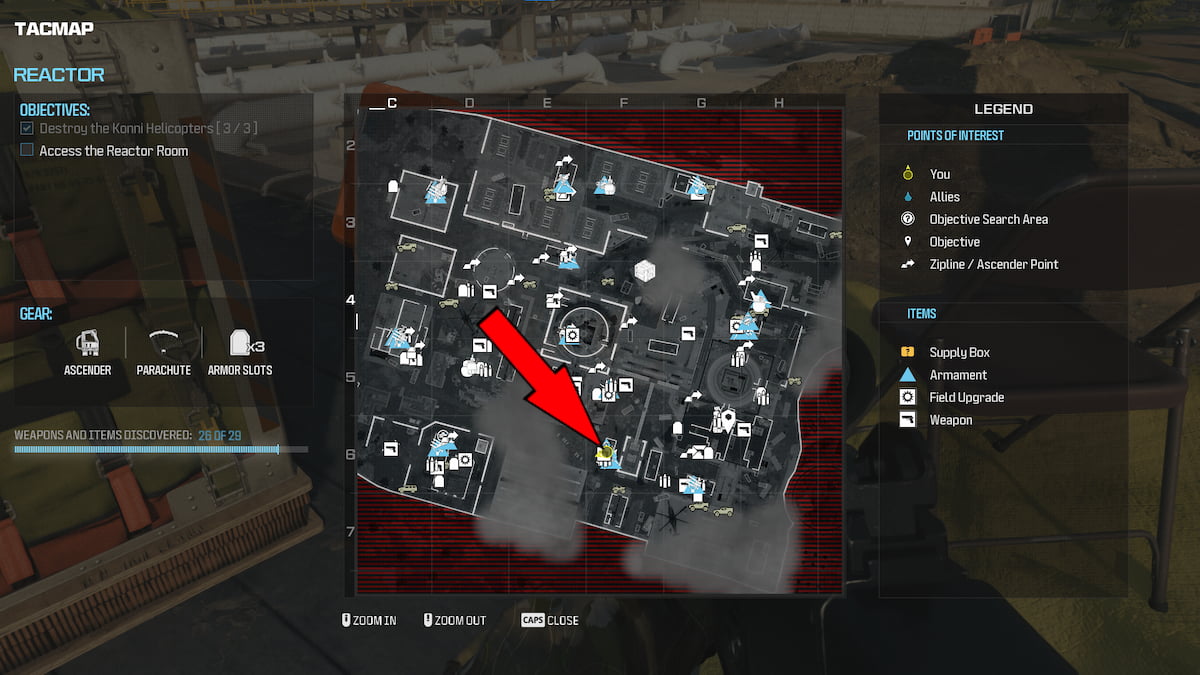Click the Armor Slots gear icon
Viewport: 1200px width, 675px height.
click(x=240, y=344)
